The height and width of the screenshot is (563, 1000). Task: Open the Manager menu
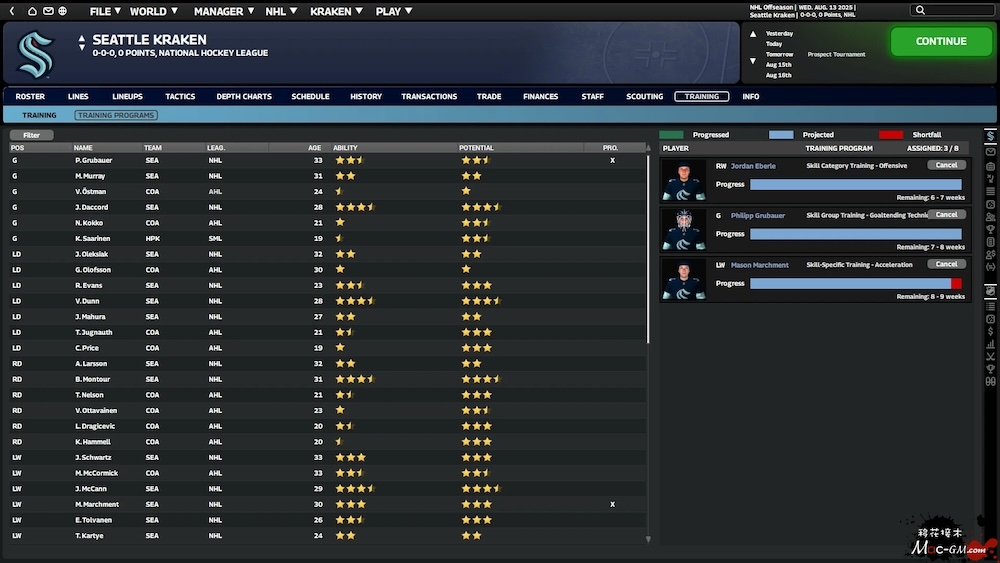tap(224, 12)
